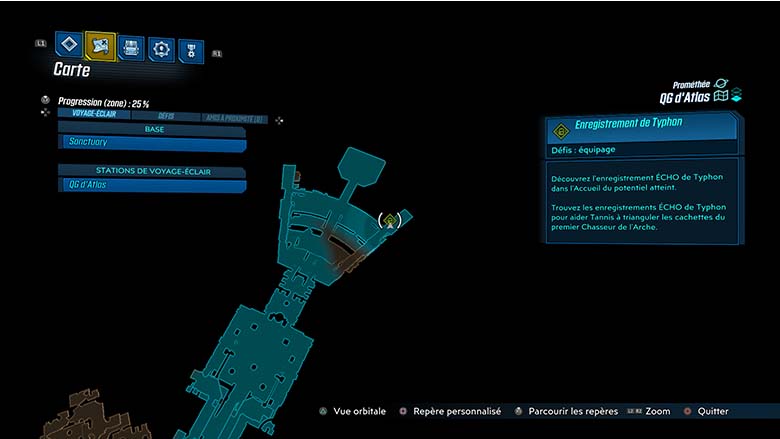The width and height of the screenshot is (780, 439).
Task: Toggle the map floor layers icon
Action: pyautogui.click(x=736, y=96)
